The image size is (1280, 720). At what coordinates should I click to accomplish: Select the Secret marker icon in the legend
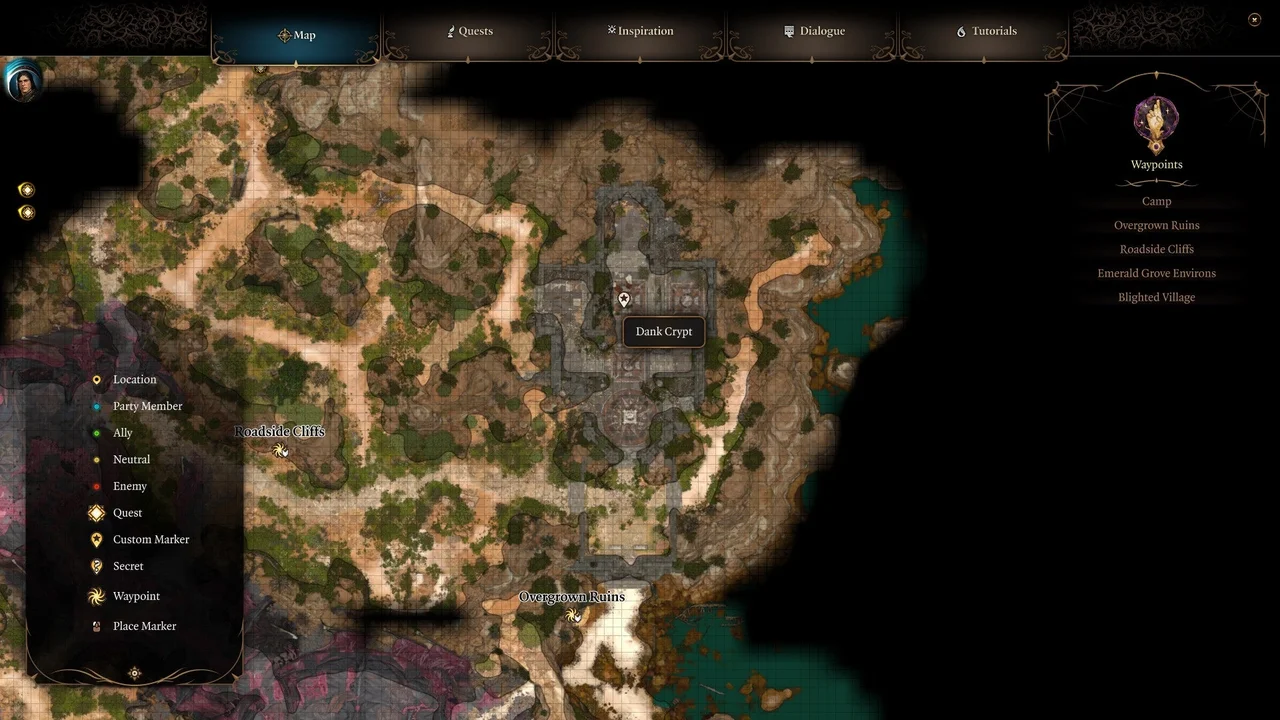pos(95,566)
